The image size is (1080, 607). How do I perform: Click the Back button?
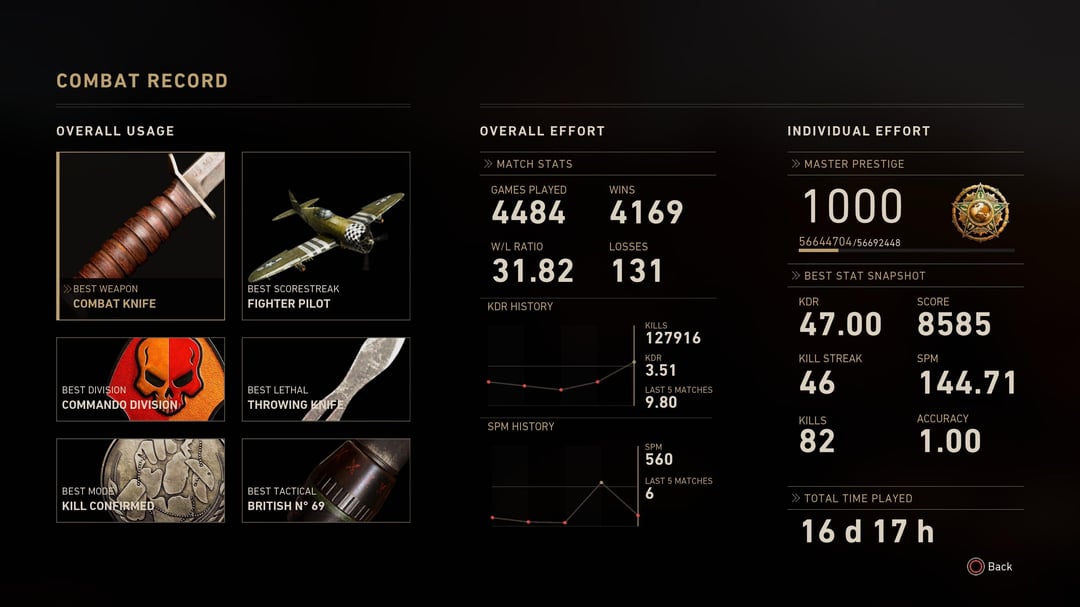tap(990, 567)
